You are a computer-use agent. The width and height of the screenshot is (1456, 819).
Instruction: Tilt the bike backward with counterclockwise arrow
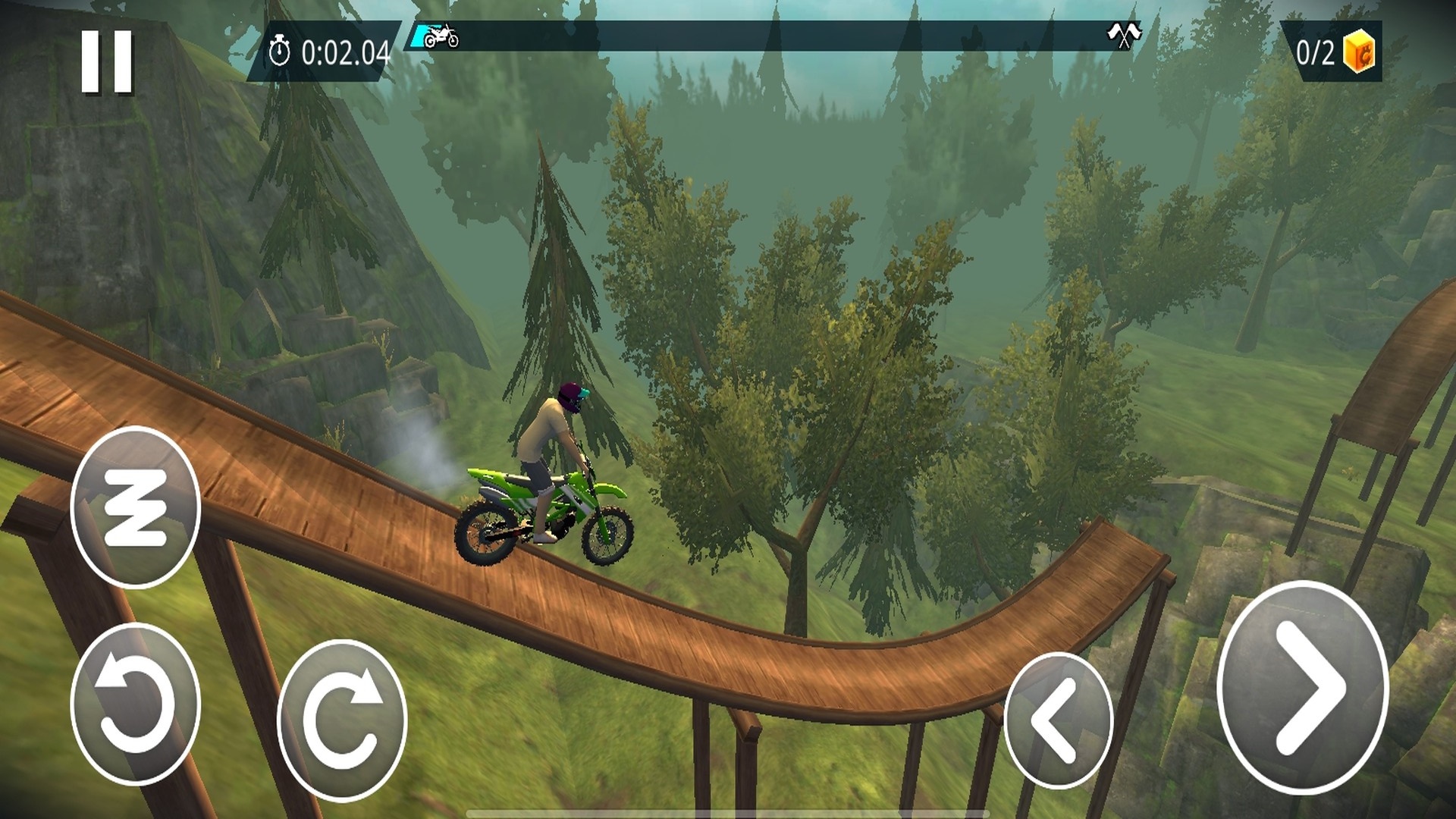[135, 704]
